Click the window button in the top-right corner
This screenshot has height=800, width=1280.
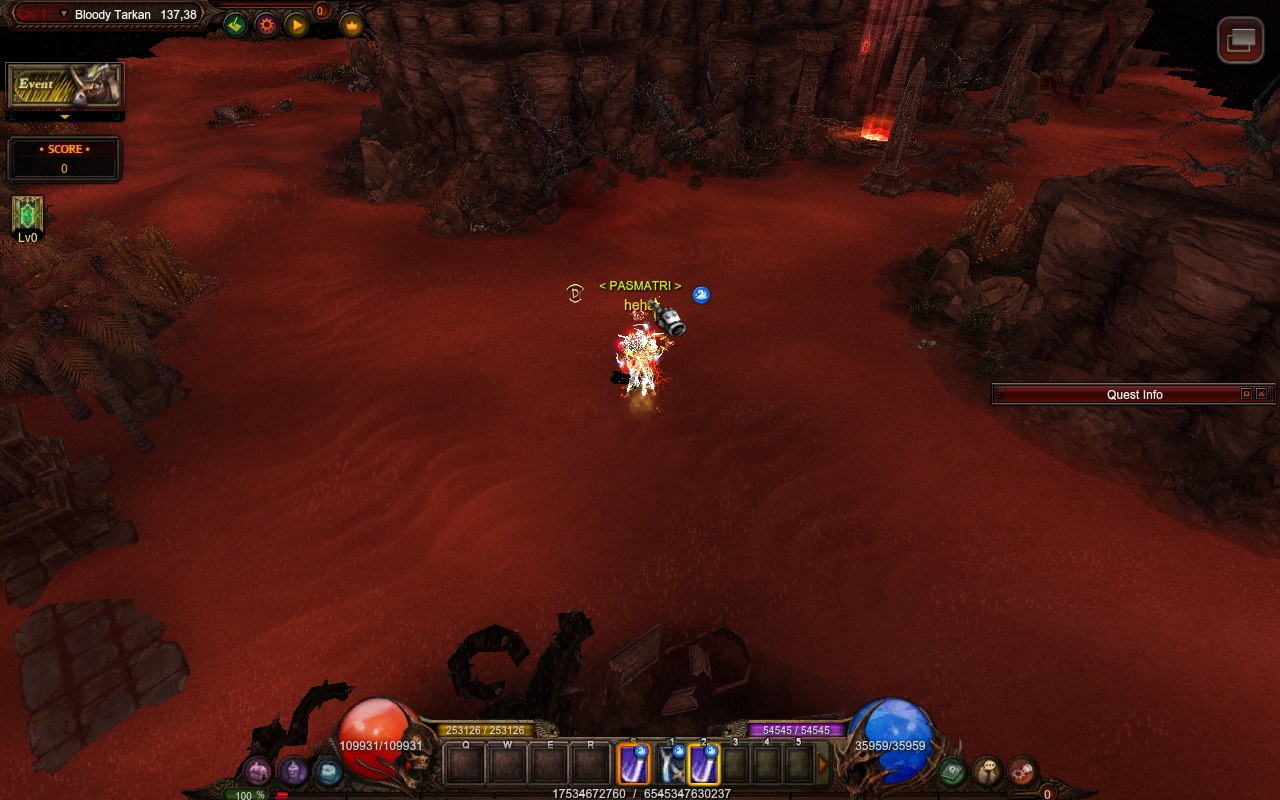pos(1240,40)
